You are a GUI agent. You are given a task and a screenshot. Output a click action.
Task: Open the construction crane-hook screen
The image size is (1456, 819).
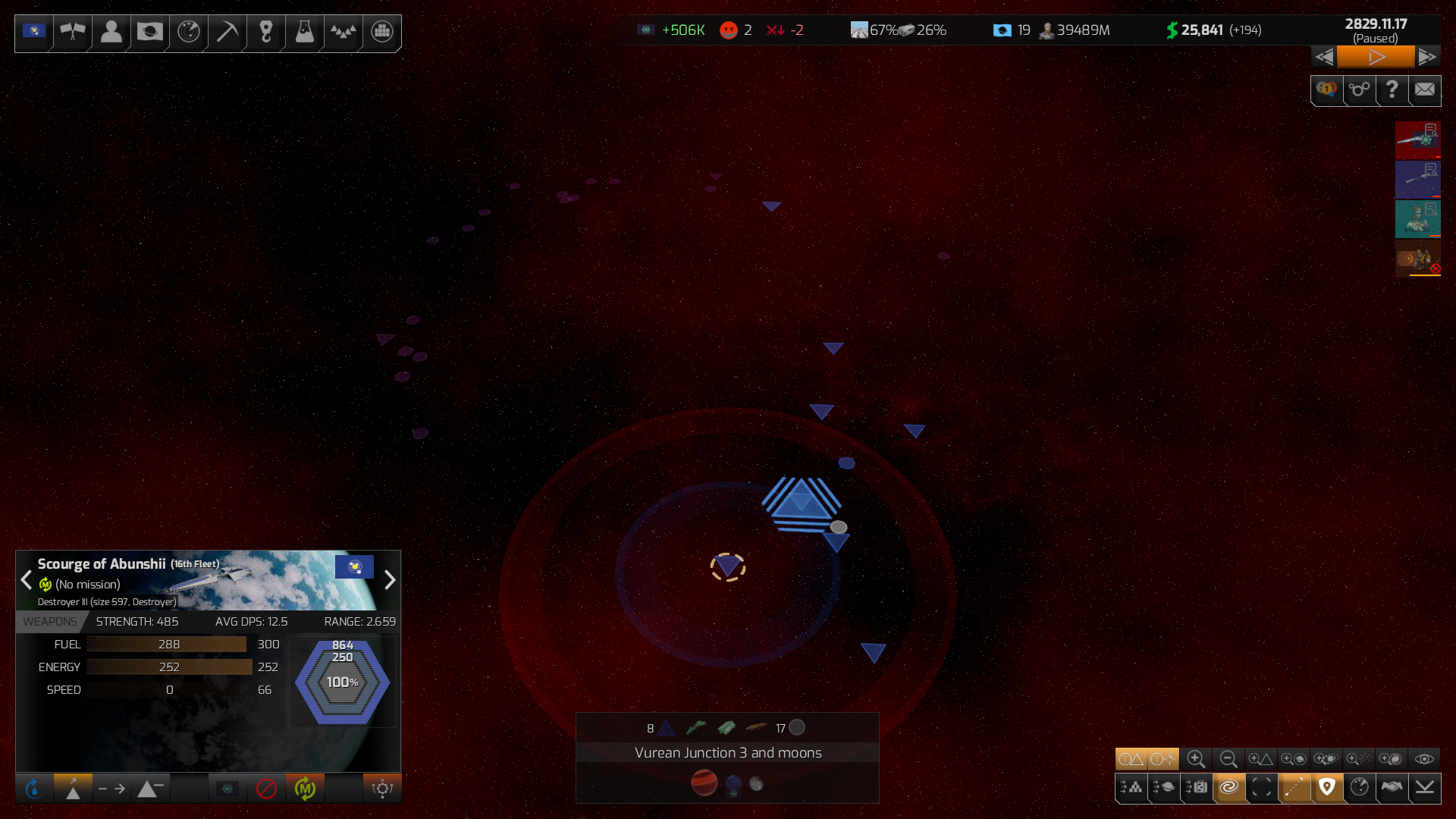click(265, 32)
